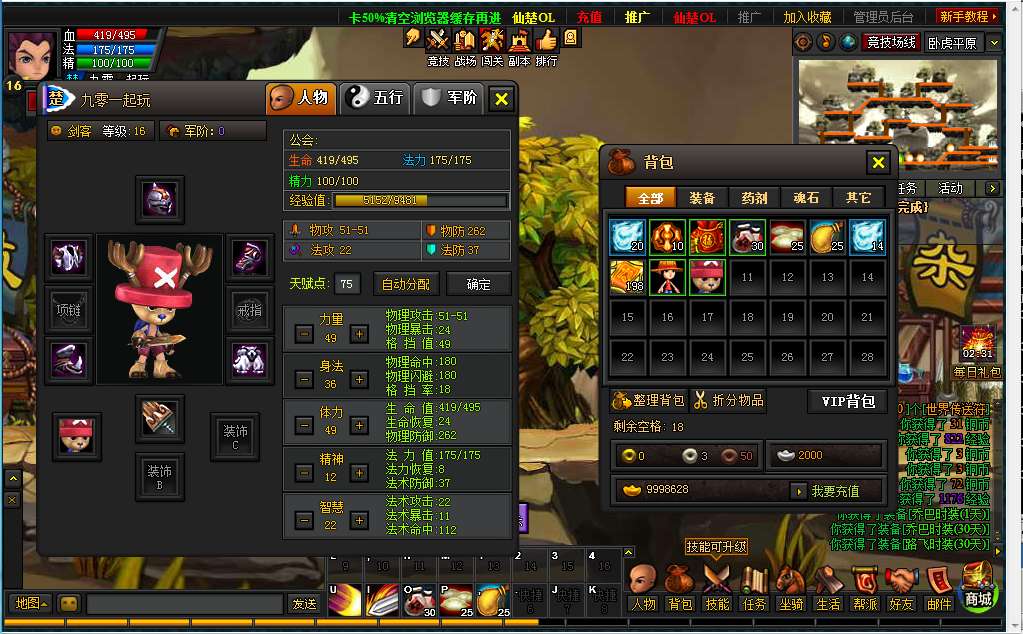Screen dimensions: 1023x634
Task: Open the 副本 dungeon icon
Action: [519, 46]
